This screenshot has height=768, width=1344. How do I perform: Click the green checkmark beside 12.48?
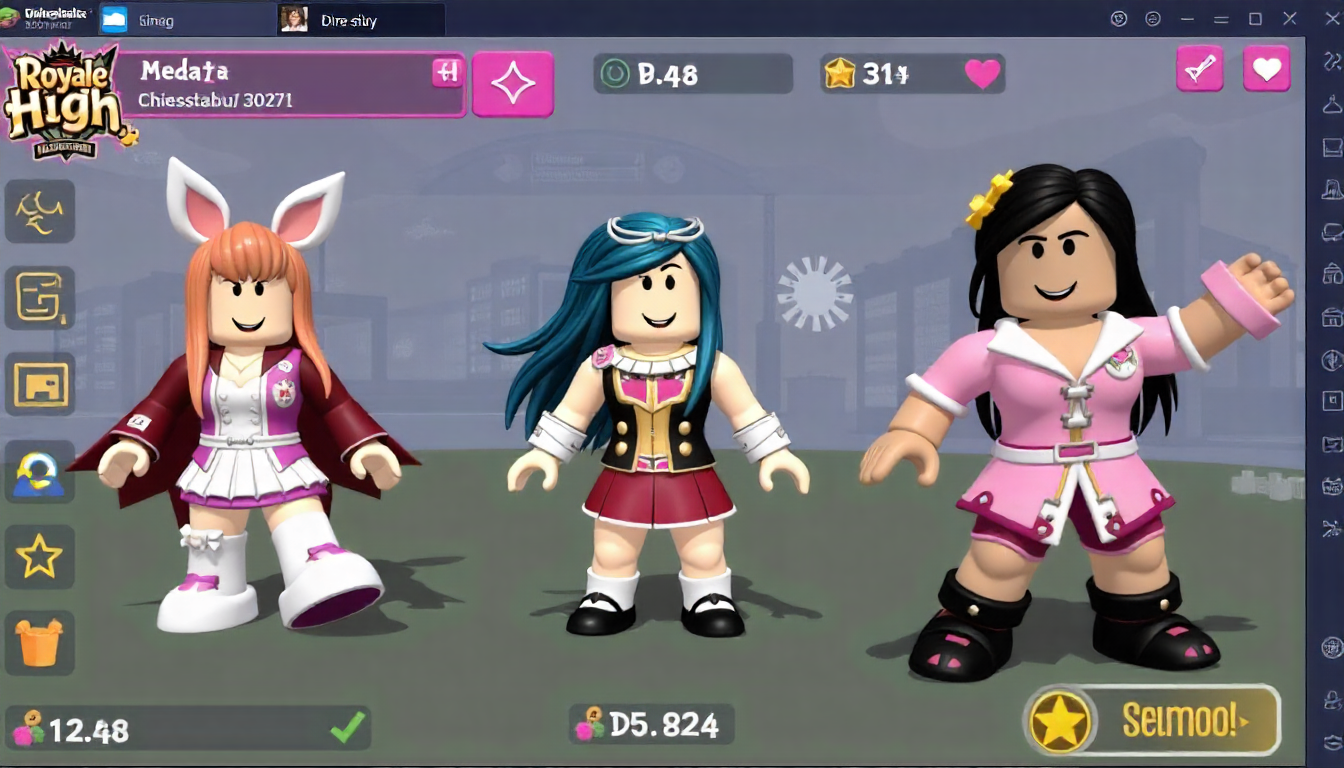347,728
